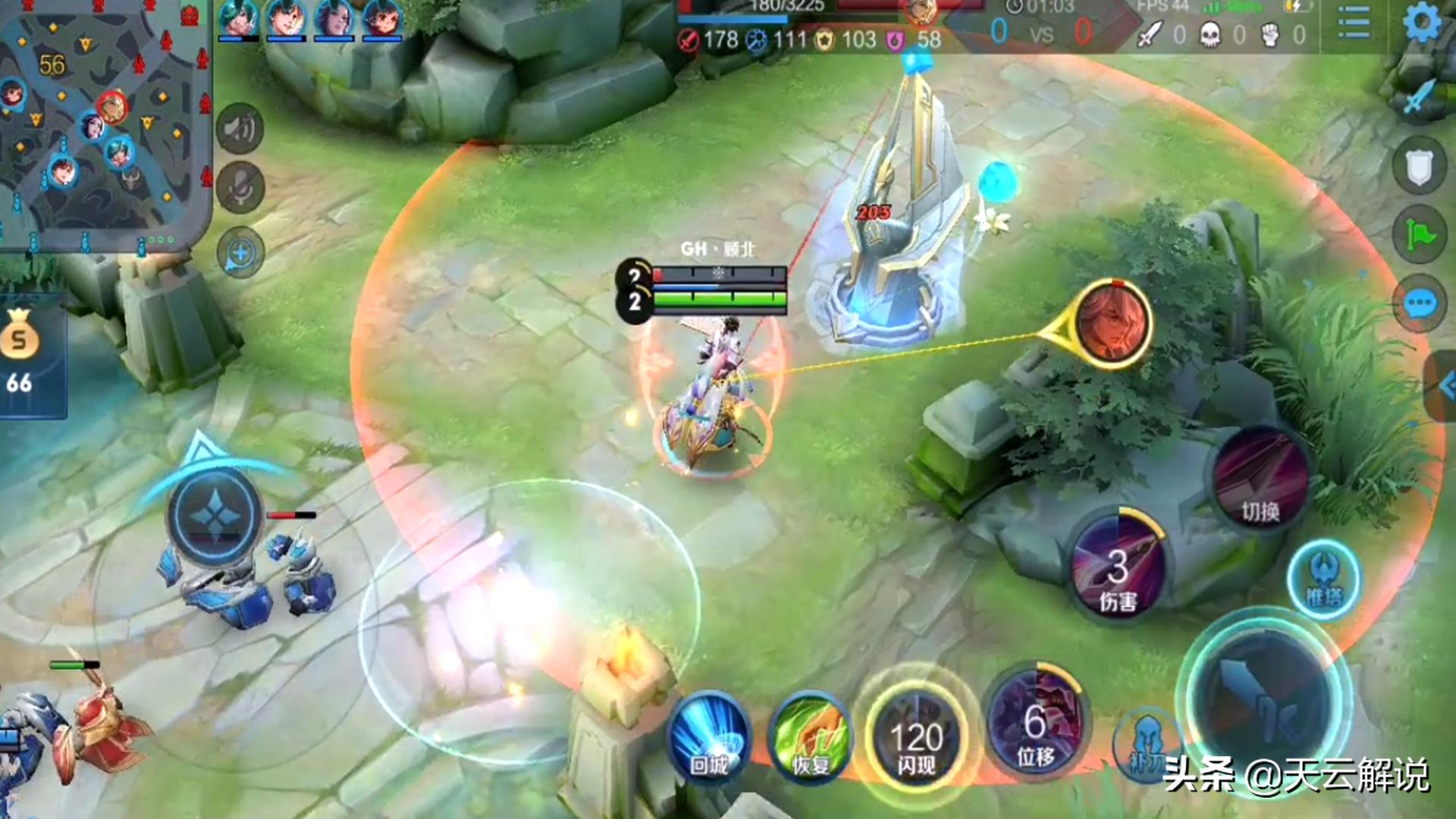Image resolution: width=1456 pixels, height=819 pixels.
Task: Click the magnifier plus button under minimap
Action: click(240, 253)
